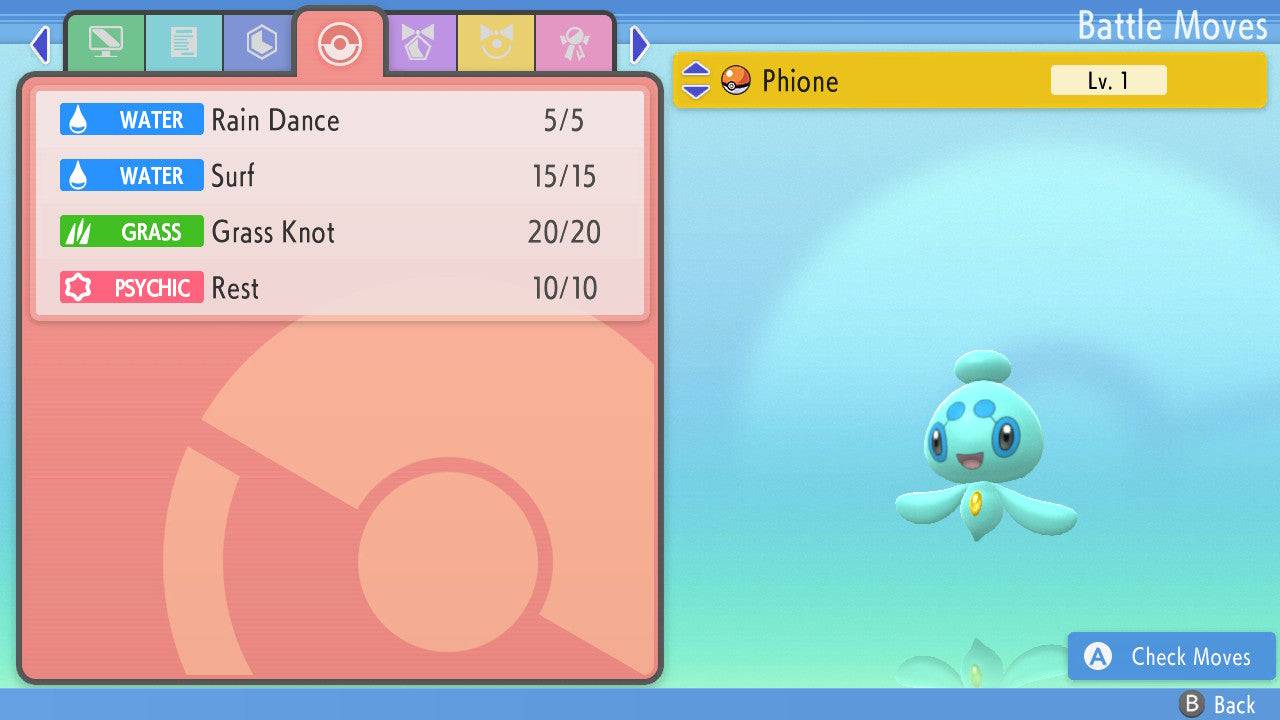1280x720 pixels.
Task: Open the Summary info tab icon
Action: pos(106,43)
